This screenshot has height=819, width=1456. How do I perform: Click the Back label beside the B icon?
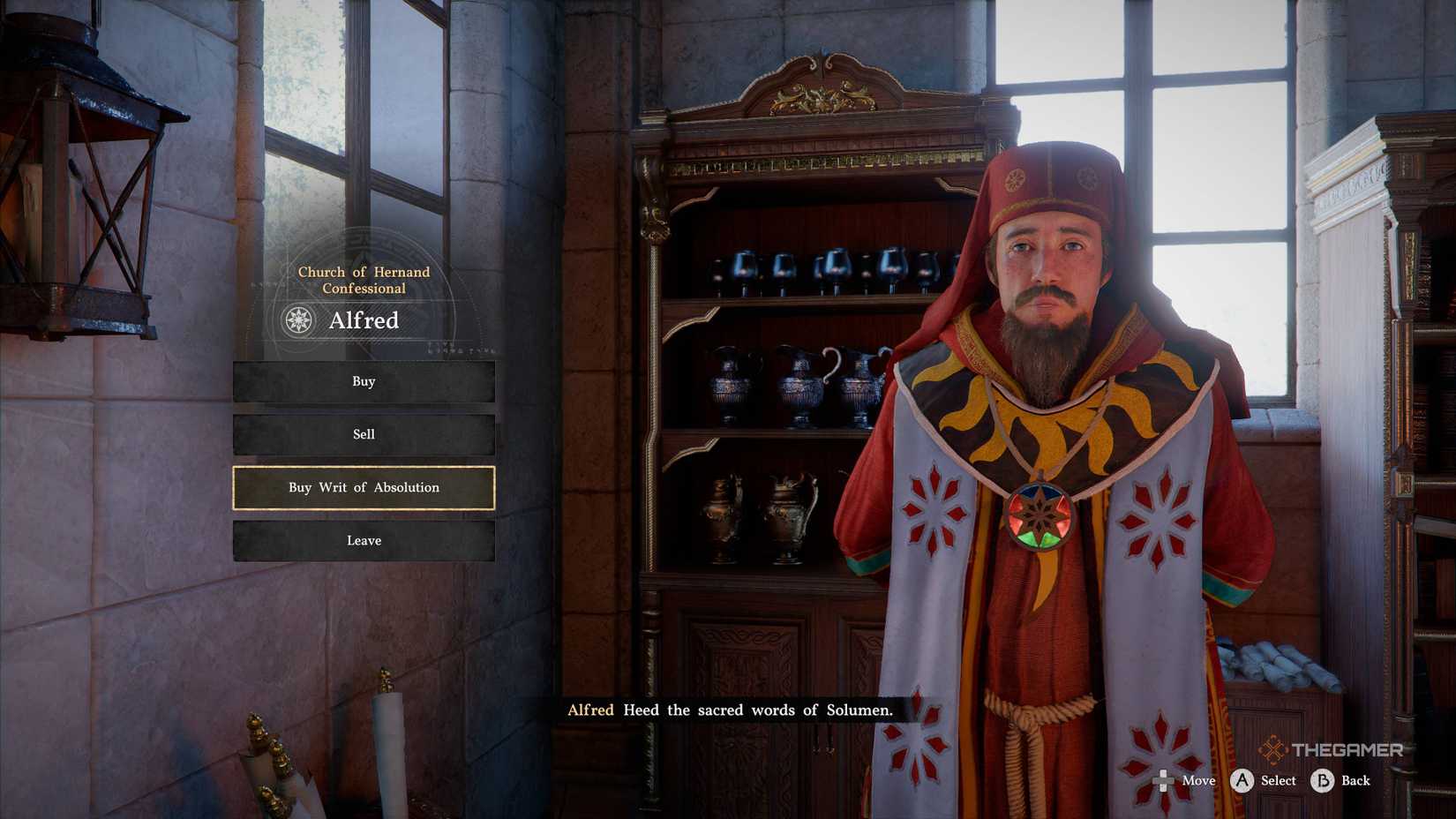pos(1355,781)
